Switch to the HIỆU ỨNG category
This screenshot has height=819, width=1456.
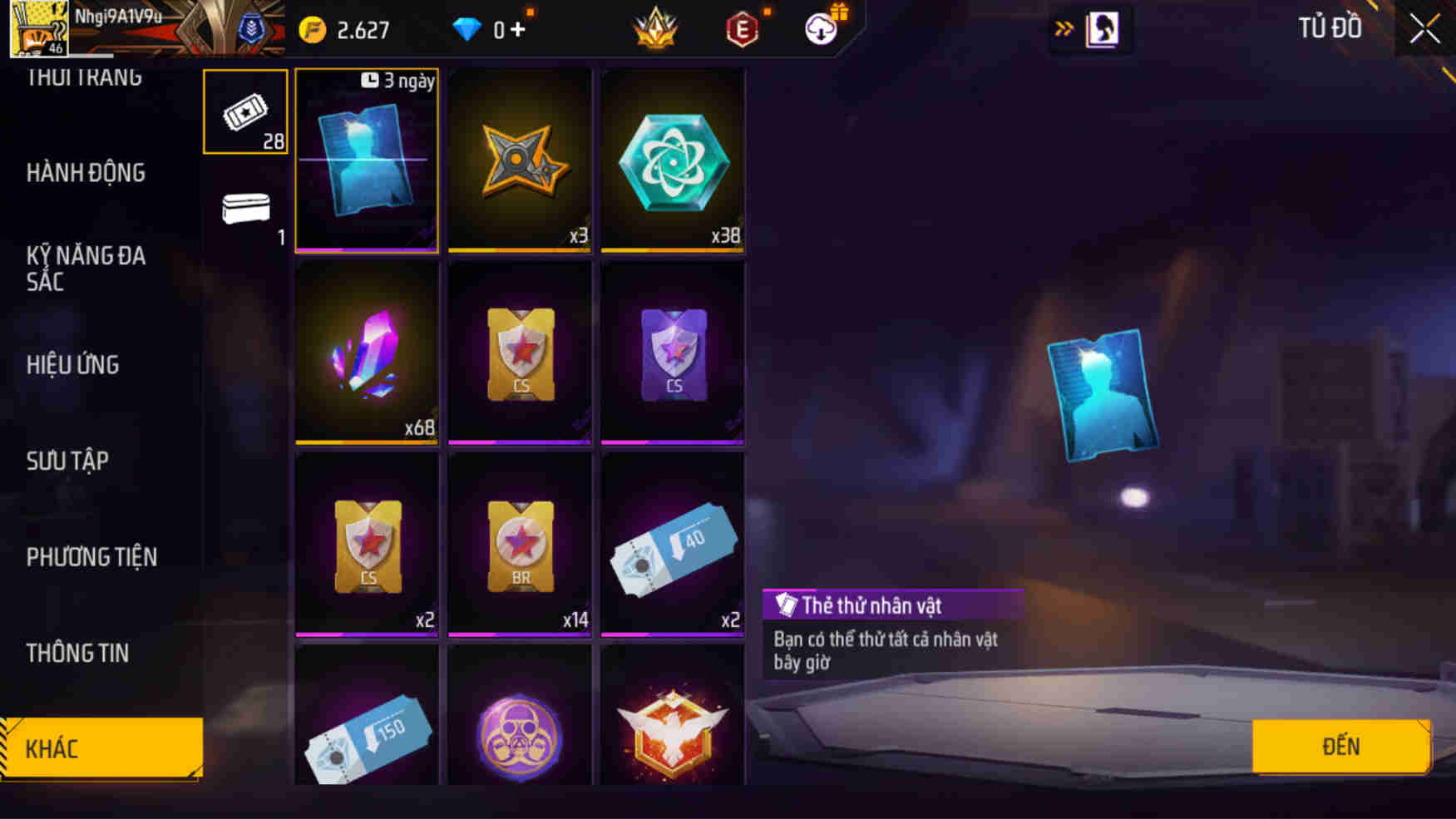pyautogui.click(x=73, y=364)
